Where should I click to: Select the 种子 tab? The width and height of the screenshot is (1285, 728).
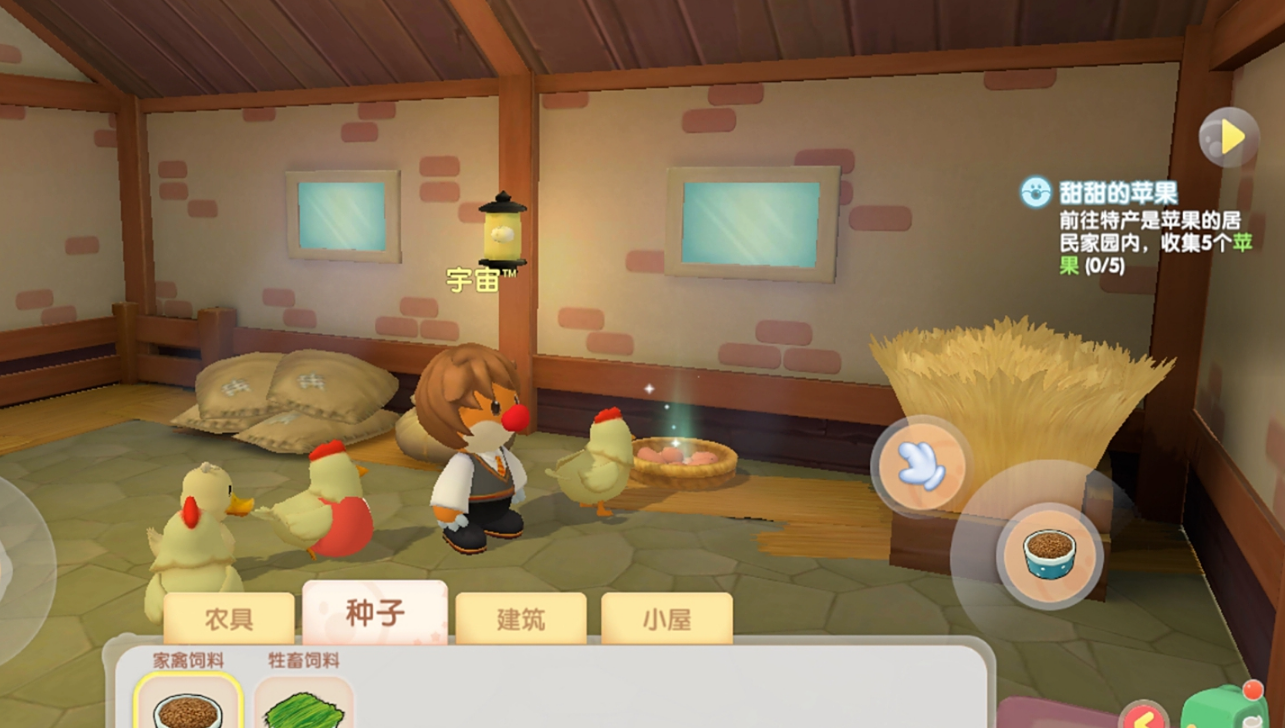point(374,613)
